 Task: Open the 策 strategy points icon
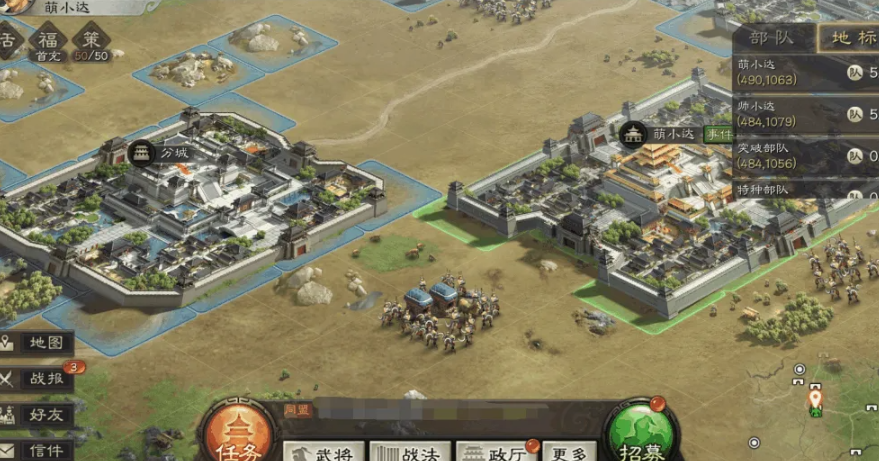click(x=92, y=42)
